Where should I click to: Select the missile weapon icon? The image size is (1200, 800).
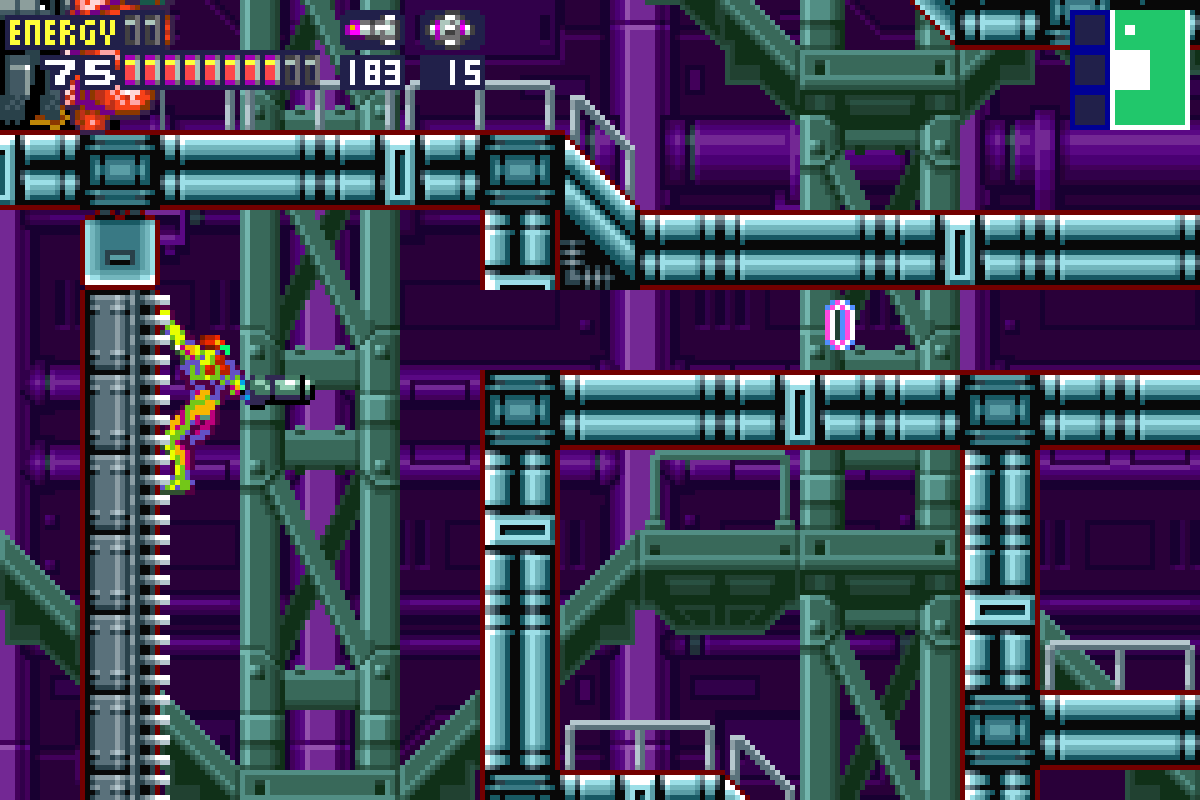click(x=371, y=30)
